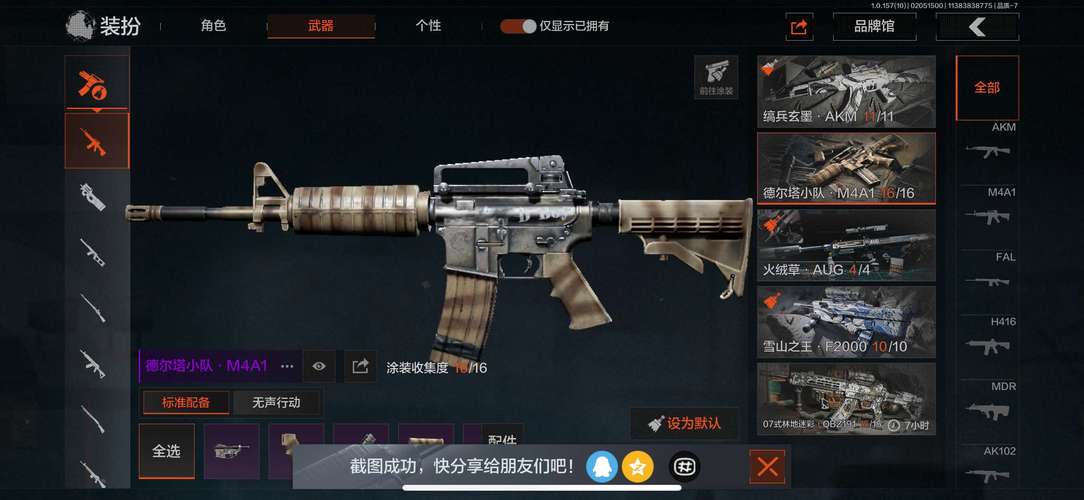Click the 全选 select-all button
Screen dimensions: 1084x500
[x=166, y=451]
